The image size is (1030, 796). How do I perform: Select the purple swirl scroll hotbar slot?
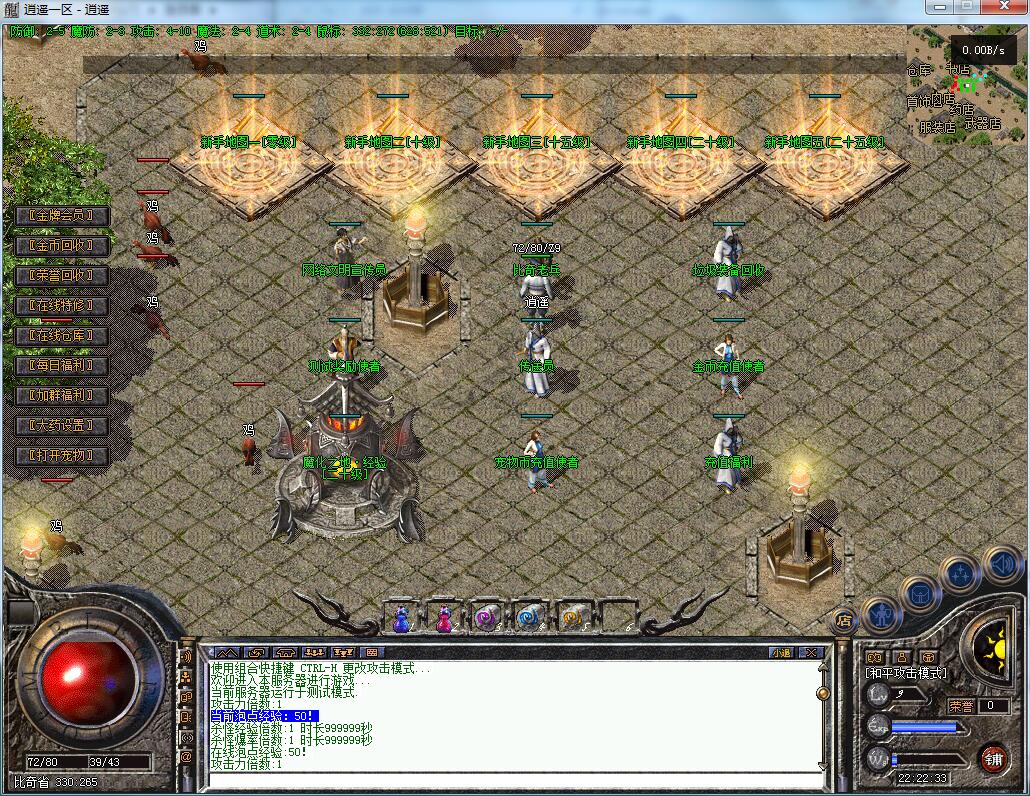(487, 618)
